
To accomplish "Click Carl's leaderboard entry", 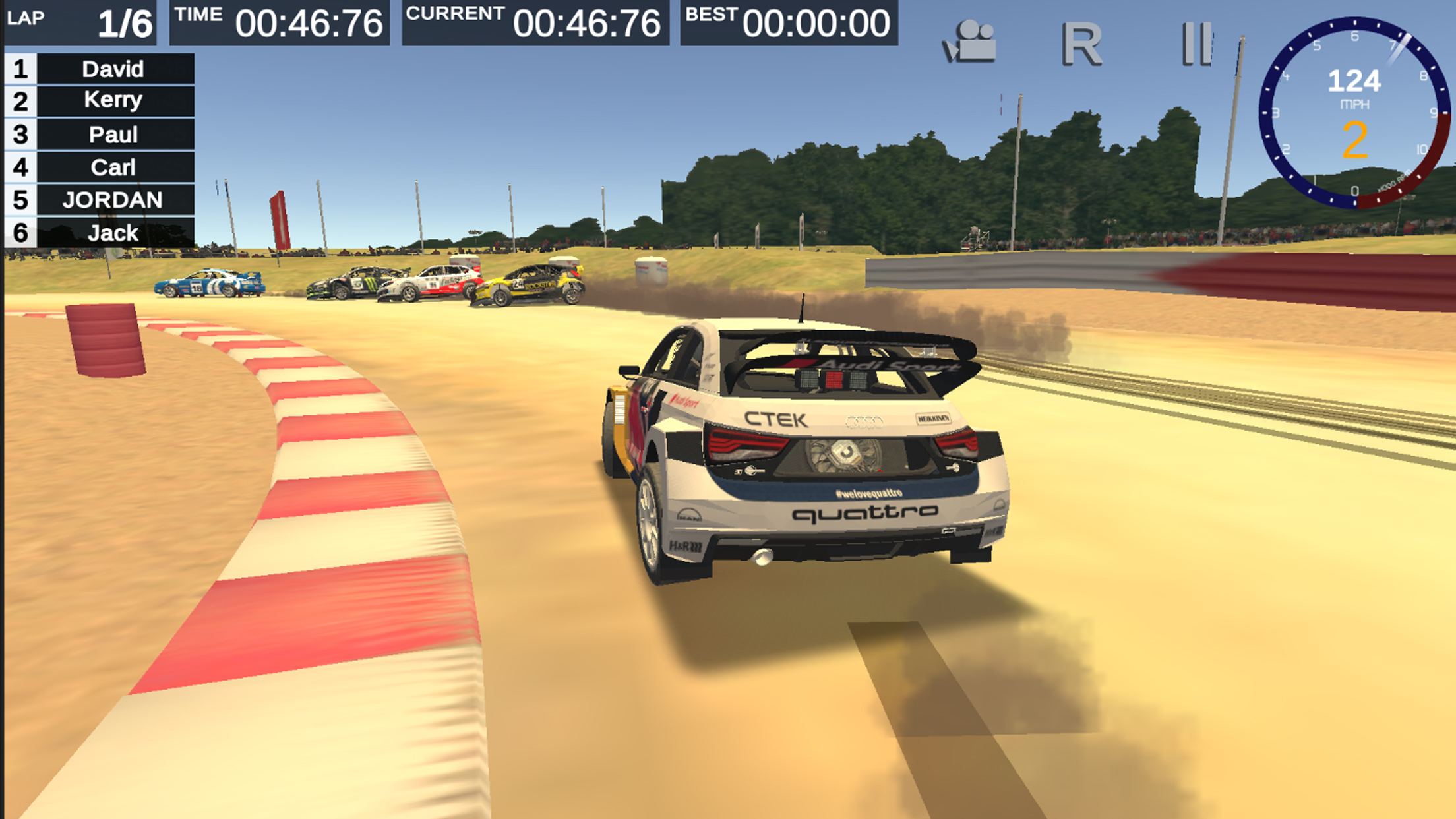I will pyautogui.click(x=113, y=167).
